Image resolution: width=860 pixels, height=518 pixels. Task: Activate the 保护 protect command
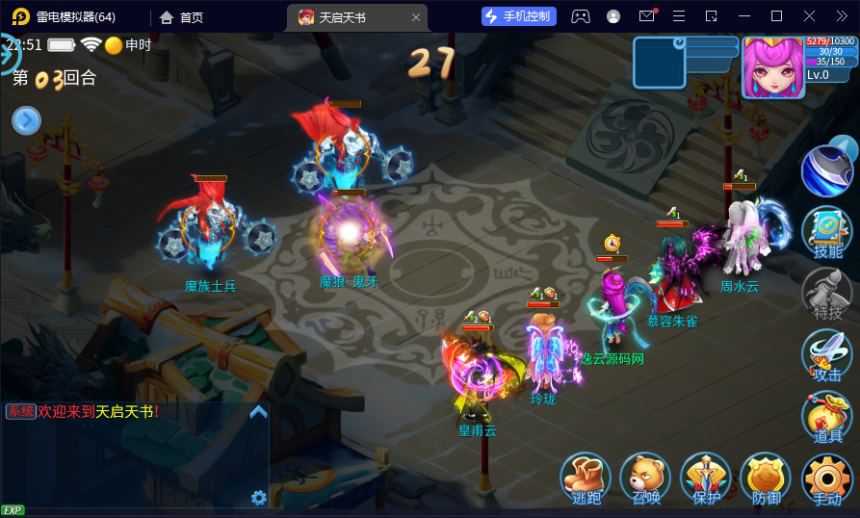pos(706,478)
